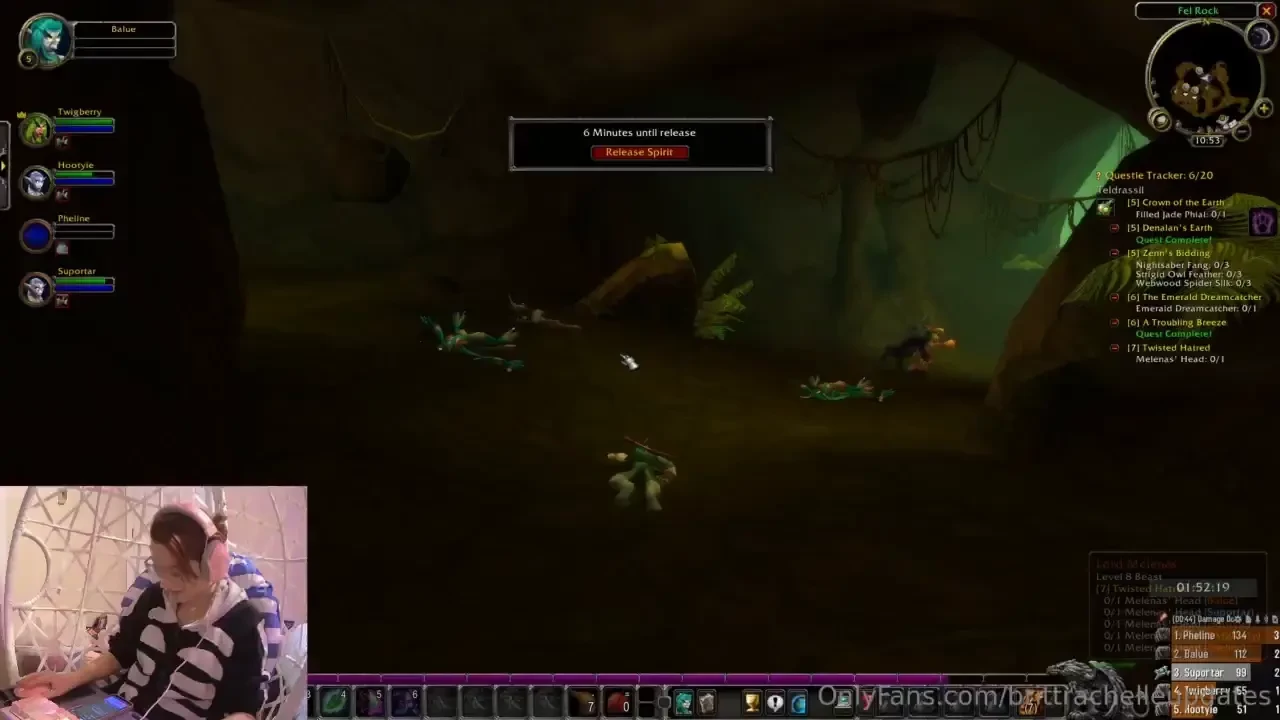Click the Crown of the Earth quest item icon
The image size is (1280, 720).
[x=1104, y=208]
